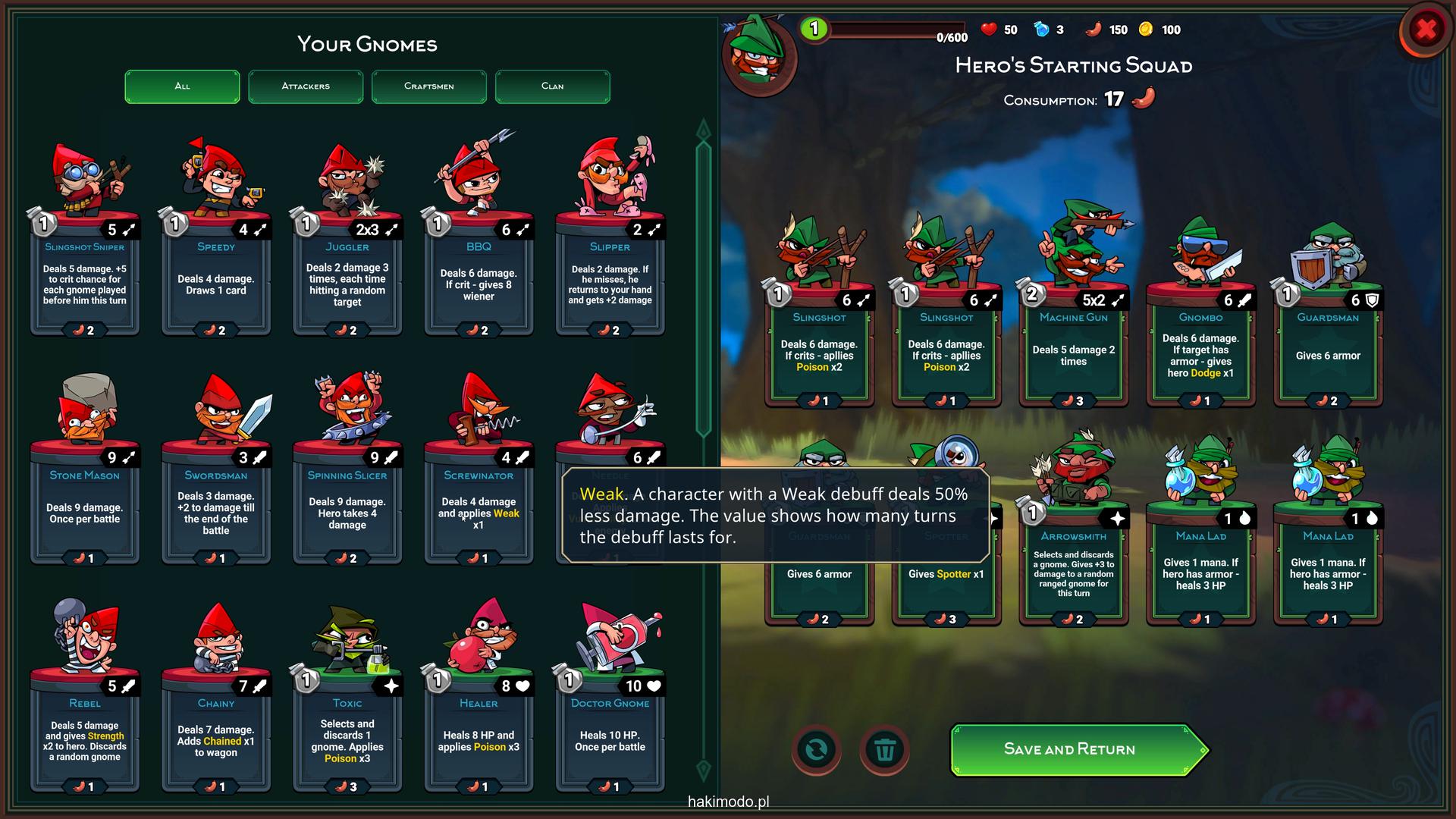
Task: Open the Clan tab
Action: [x=552, y=86]
